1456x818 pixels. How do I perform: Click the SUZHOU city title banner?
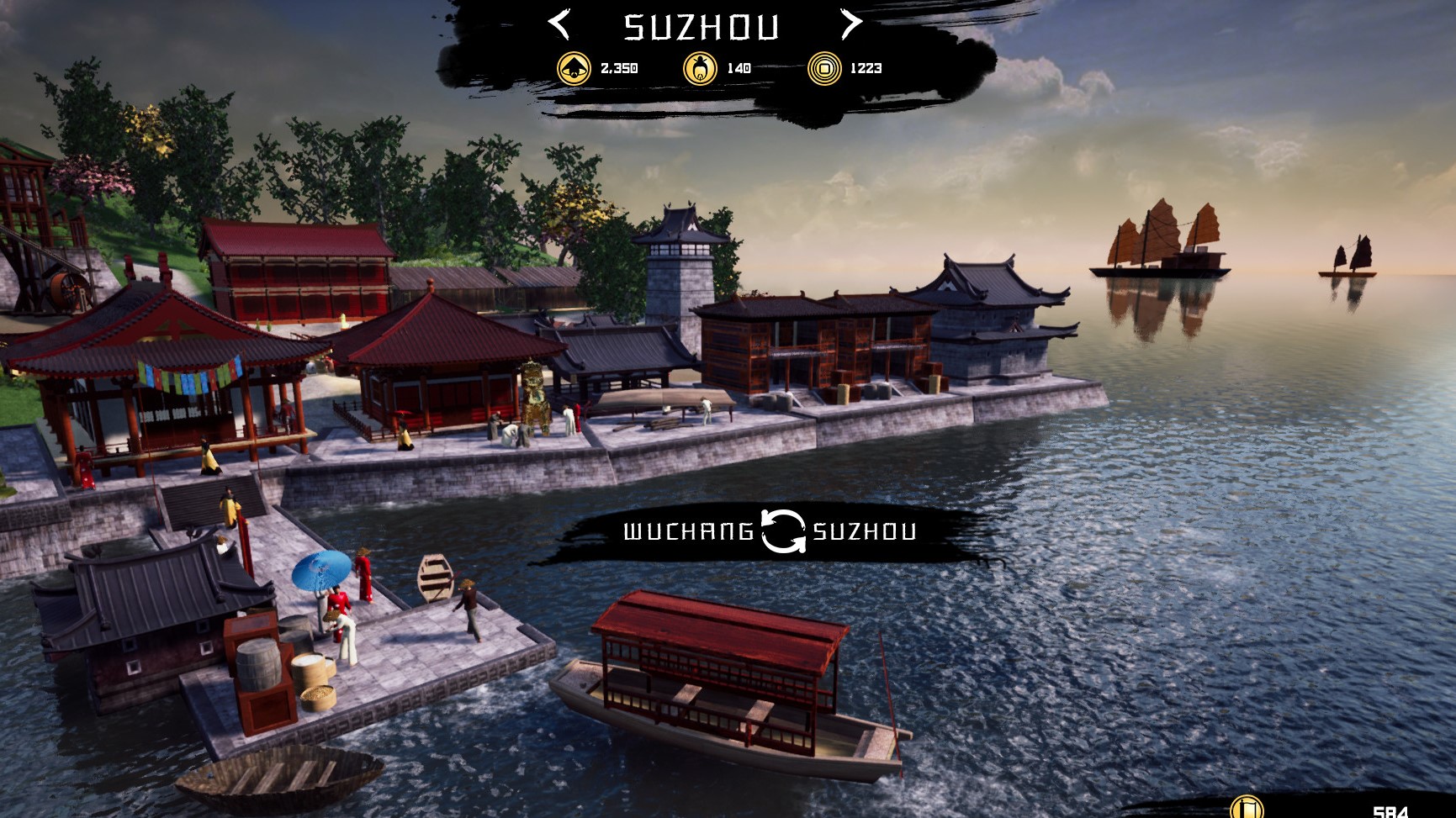coord(701,27)
